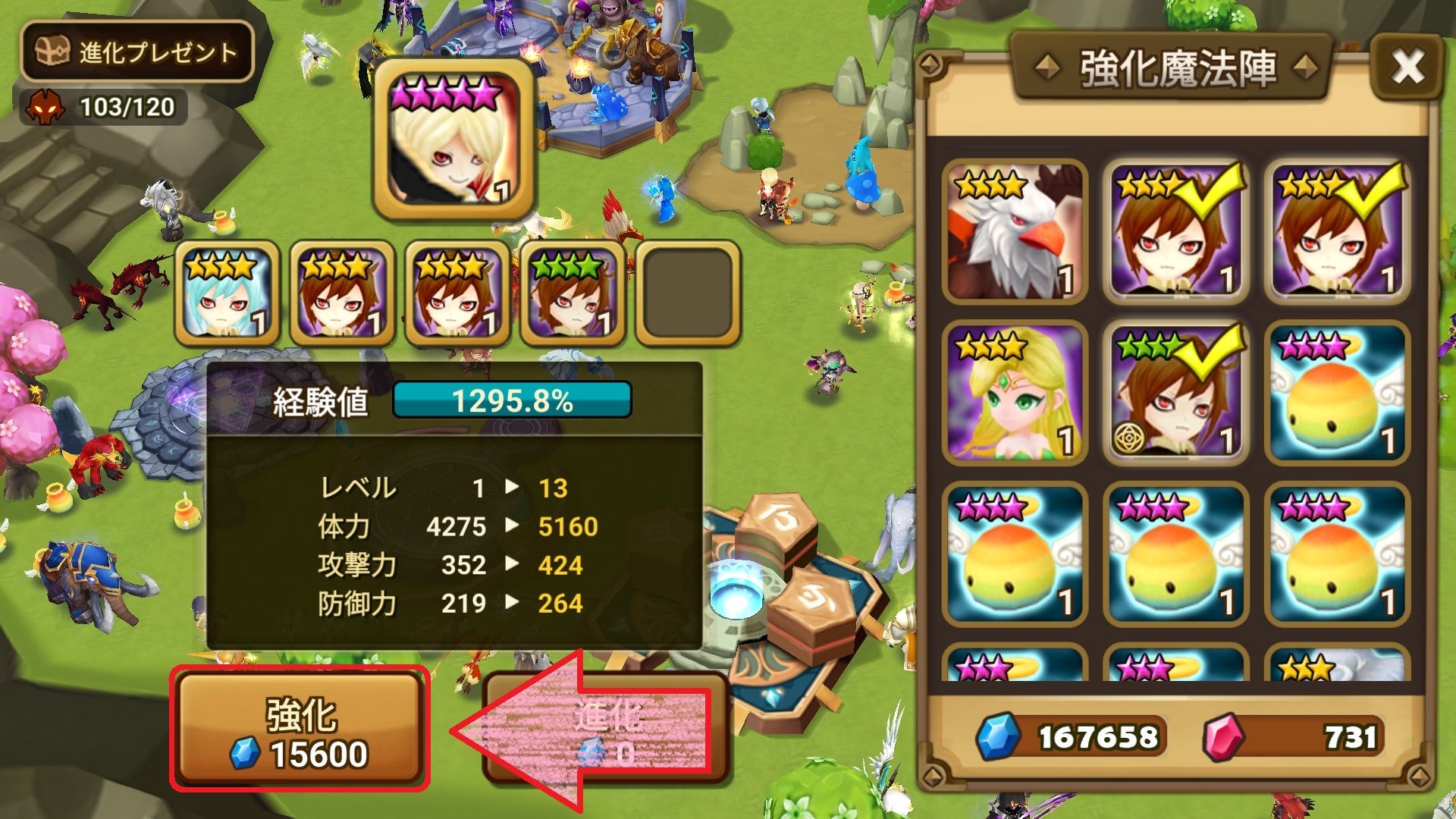Open the 進化プレゼント button
The height and width of the screenshot is (819, 1456).
(137, 52)
